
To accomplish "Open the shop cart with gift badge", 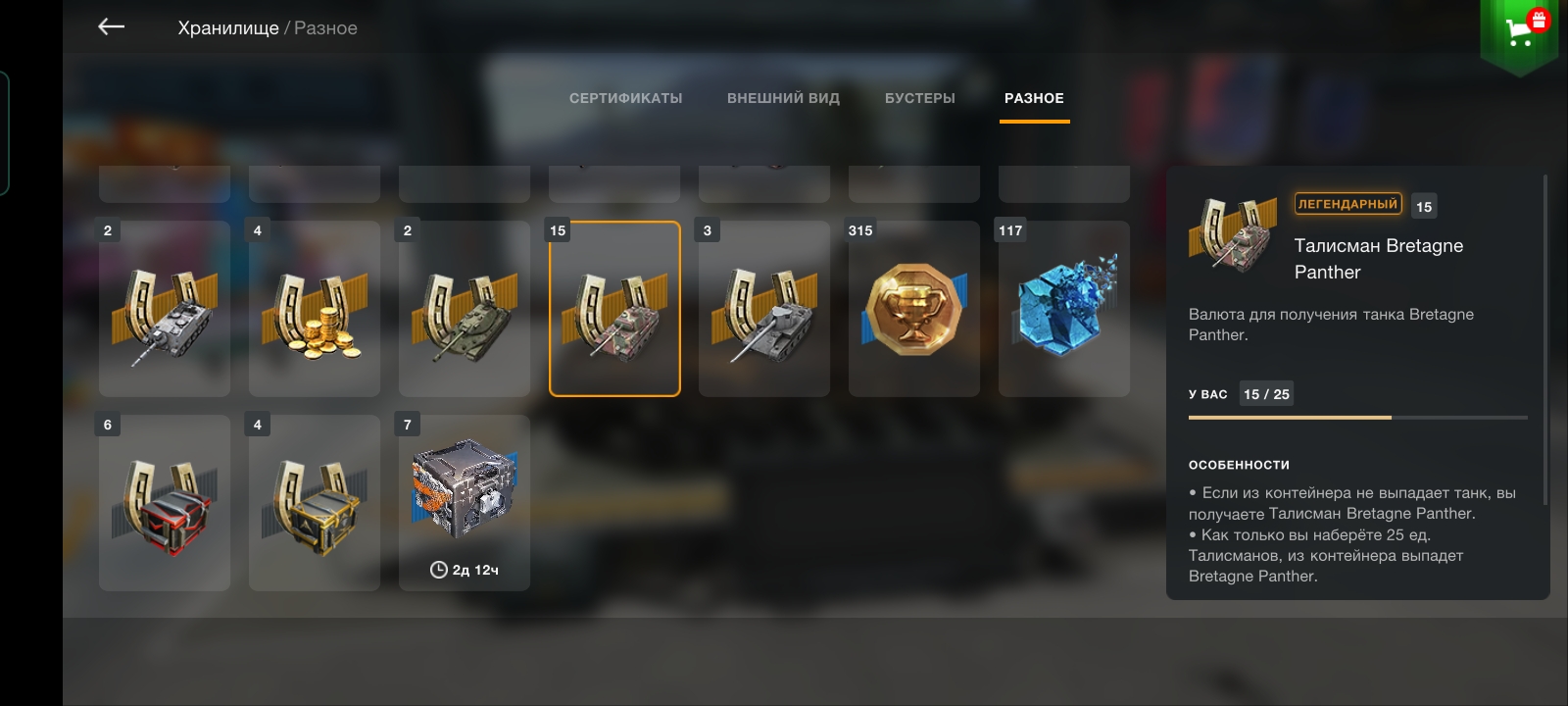I will pos(1520,31).
